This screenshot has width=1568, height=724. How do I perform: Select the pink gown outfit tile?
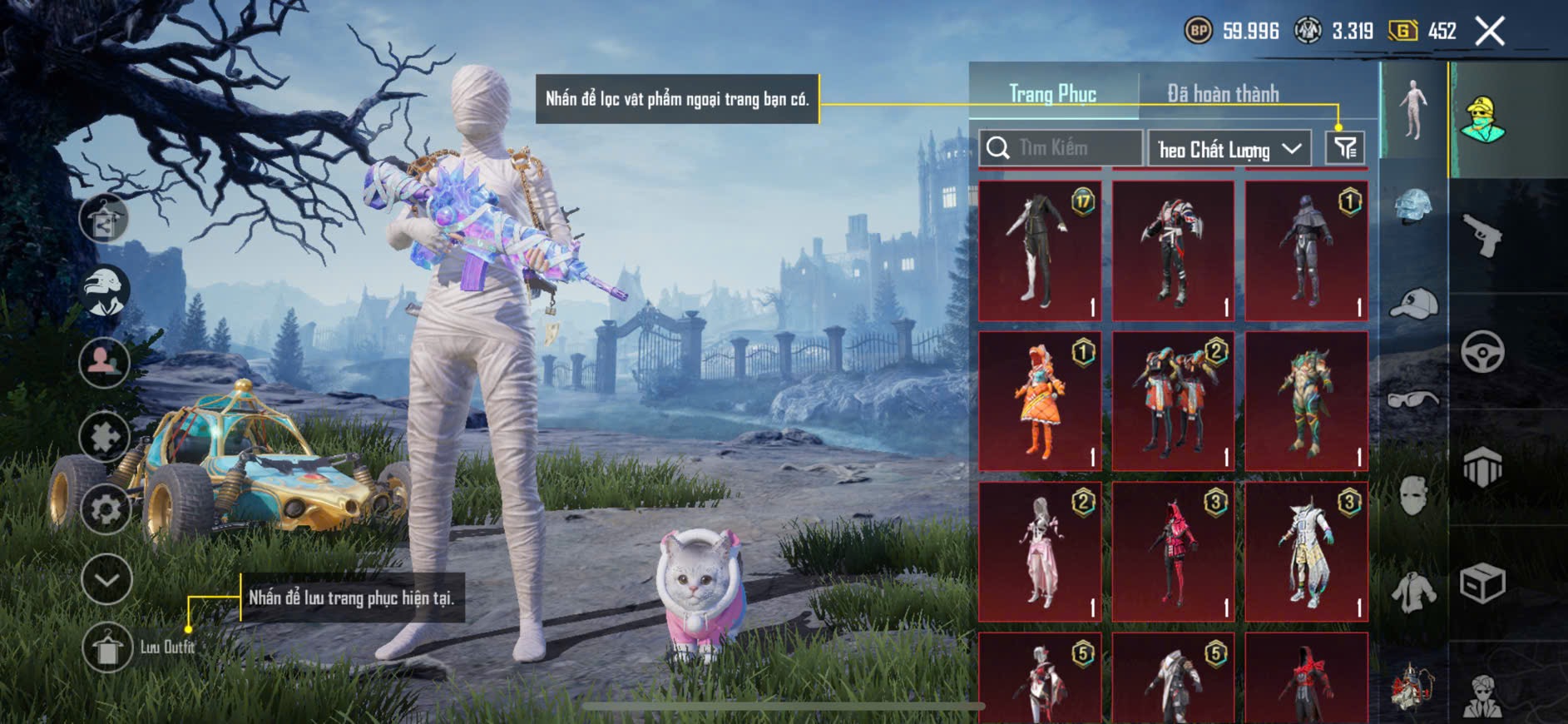(1040, 552)
